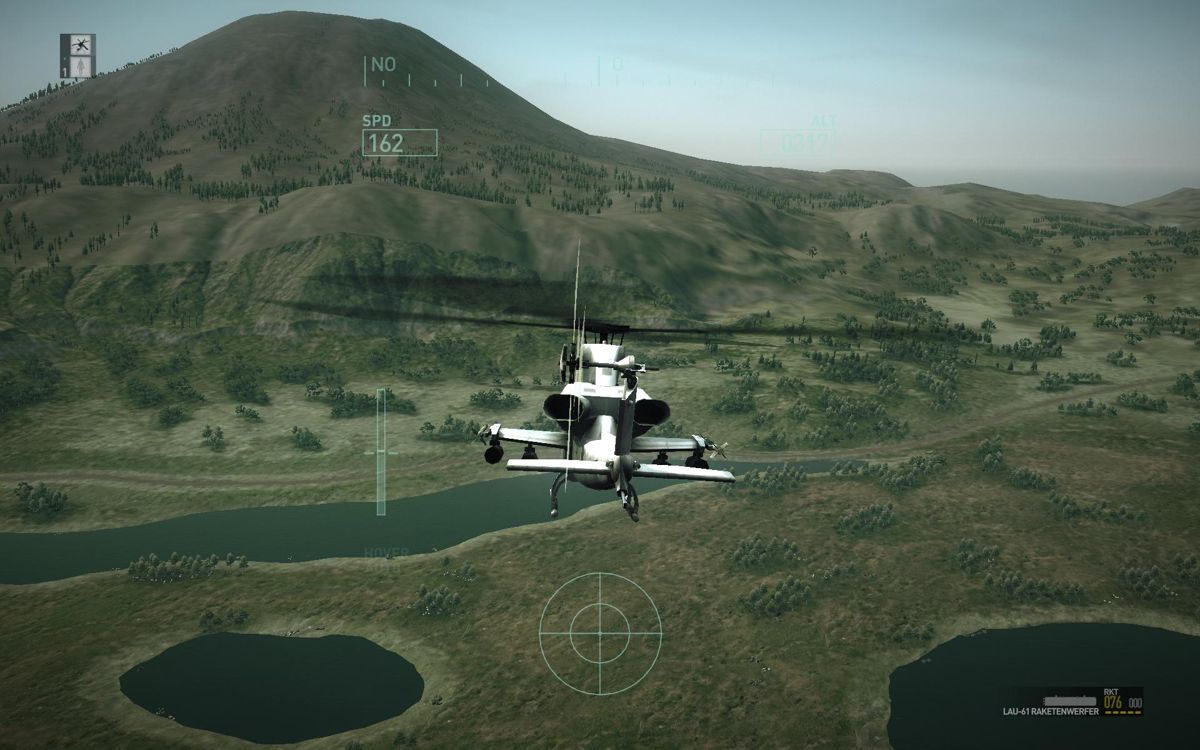1200x750 pixels.
Task: Select the helicopter crew status icon
Action: [78, 44]
